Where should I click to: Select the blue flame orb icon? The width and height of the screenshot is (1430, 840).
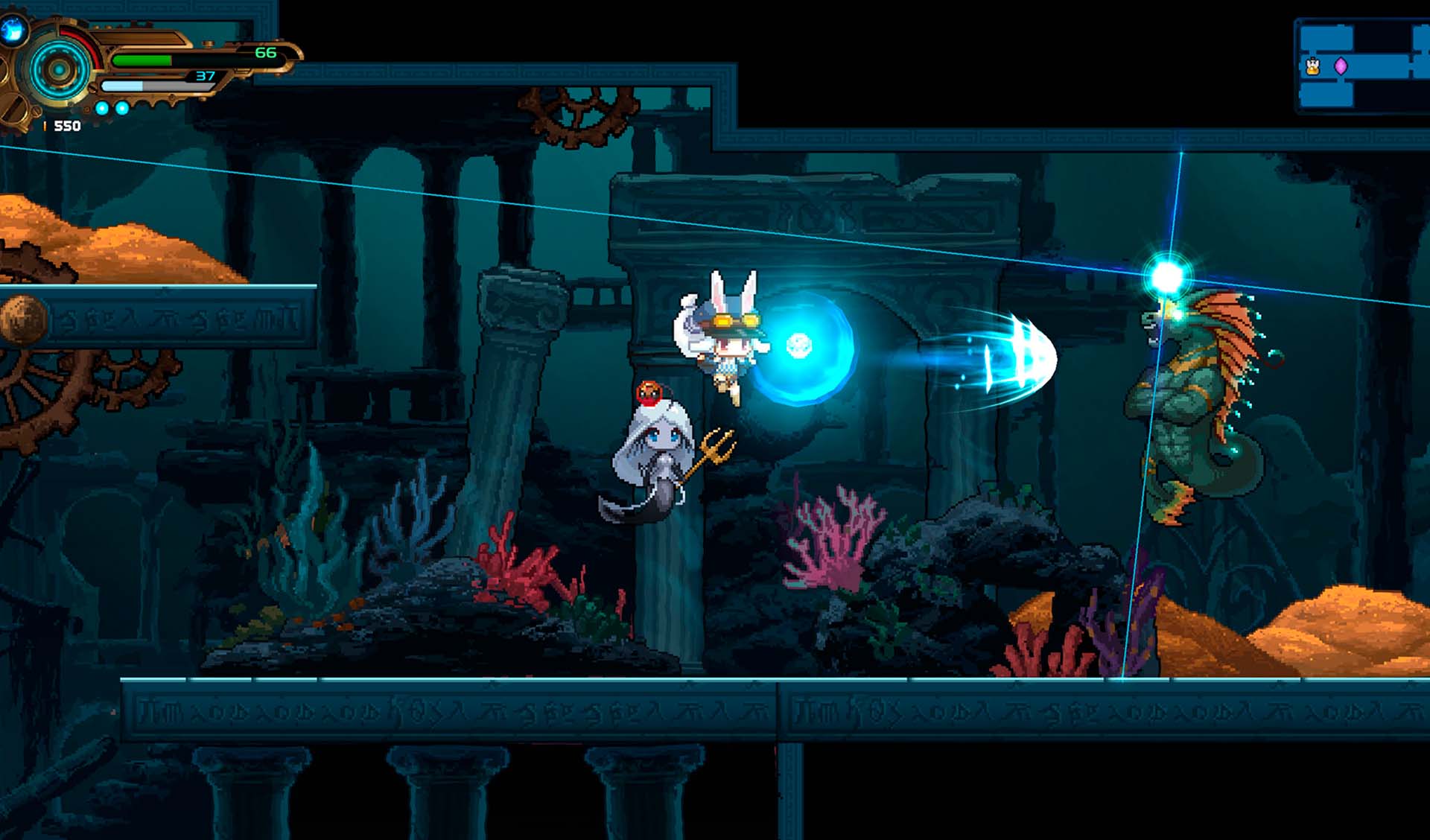tap(13, 30)
